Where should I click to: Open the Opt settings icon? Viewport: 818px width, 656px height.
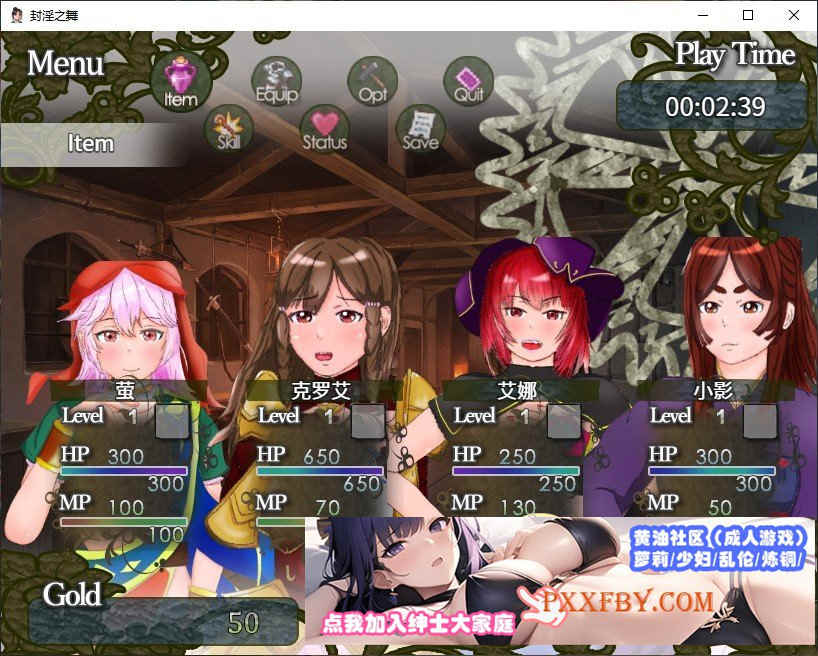coord(372,80)
